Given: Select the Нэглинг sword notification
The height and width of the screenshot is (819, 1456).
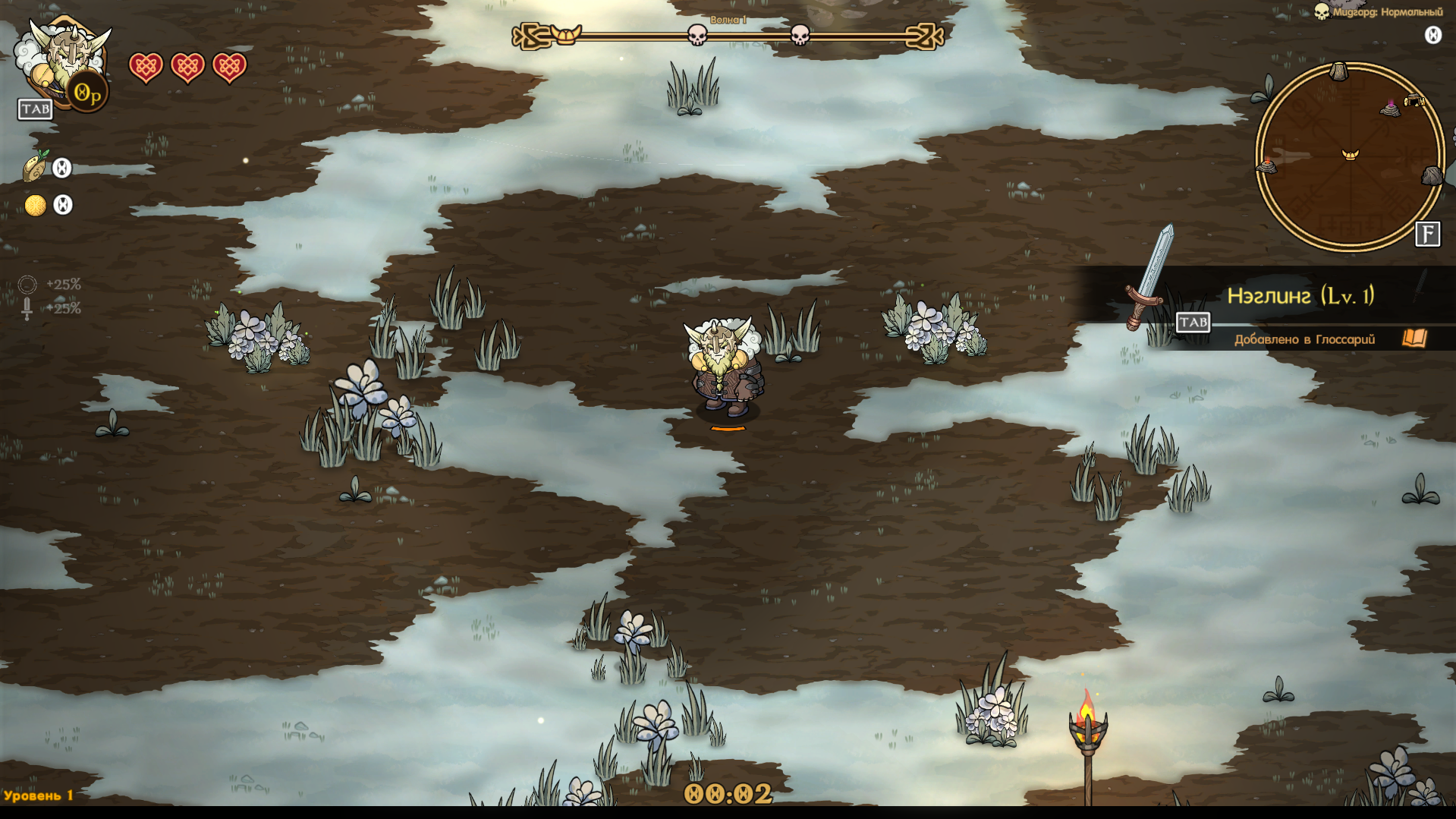Looking at the screenshot, I should click(1300, 296).
